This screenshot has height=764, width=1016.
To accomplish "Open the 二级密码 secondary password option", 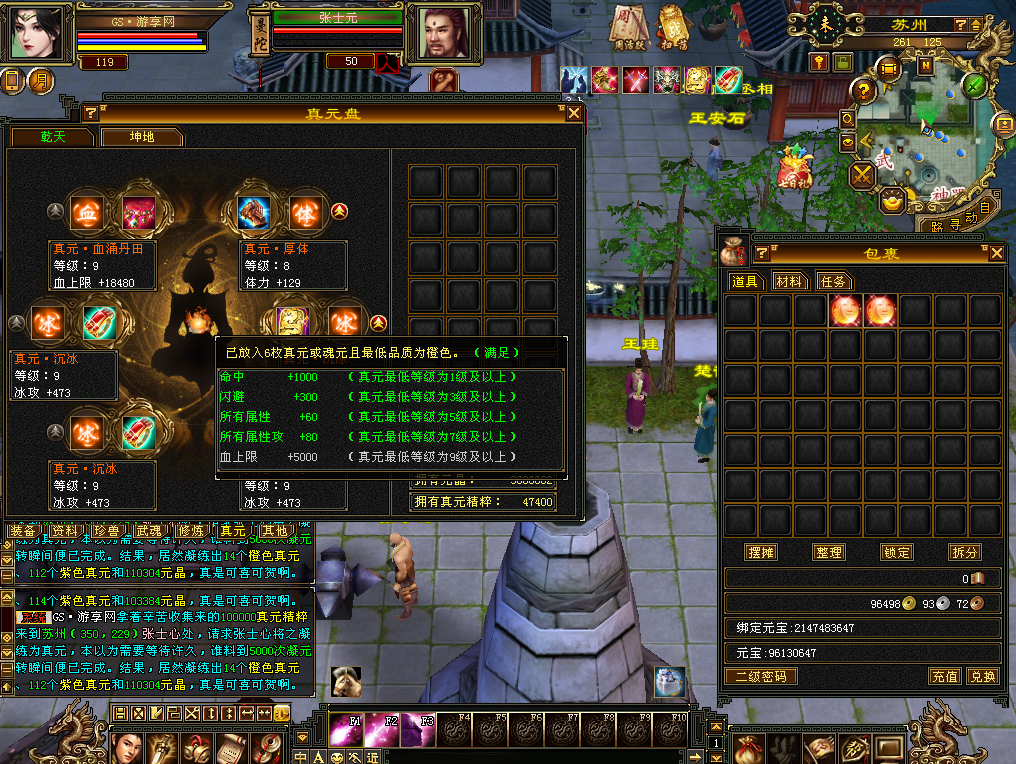I will coord(761,676).
